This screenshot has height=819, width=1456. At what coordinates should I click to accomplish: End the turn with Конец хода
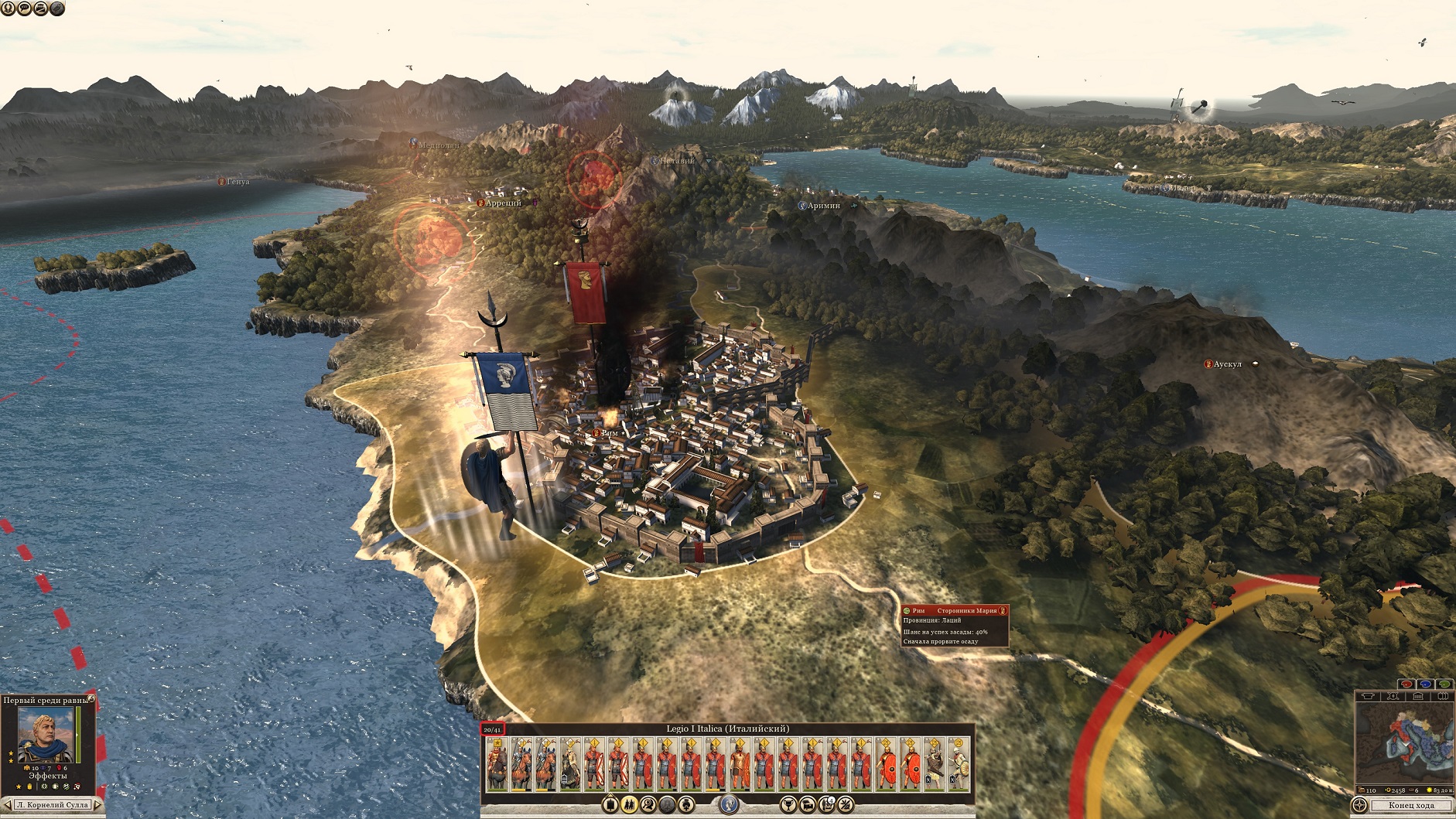coord(1410,806)
